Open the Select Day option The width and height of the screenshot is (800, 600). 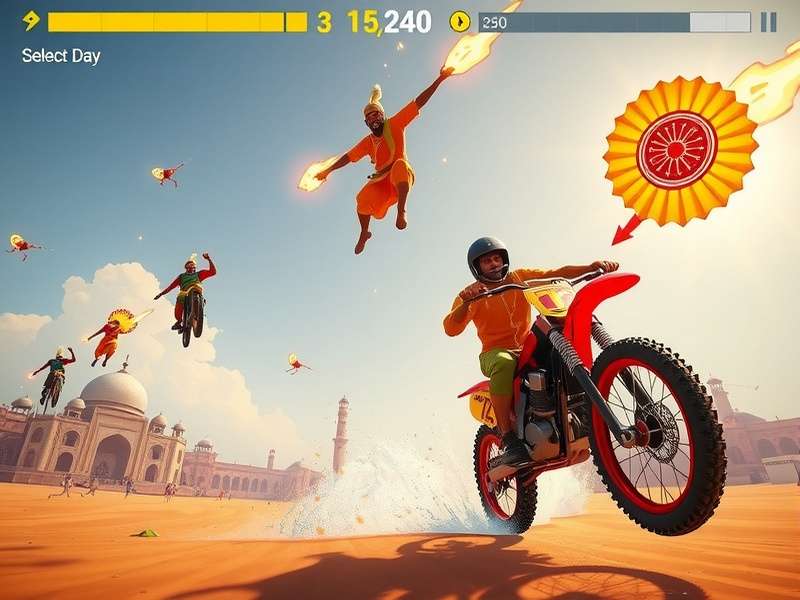(61, 56)
